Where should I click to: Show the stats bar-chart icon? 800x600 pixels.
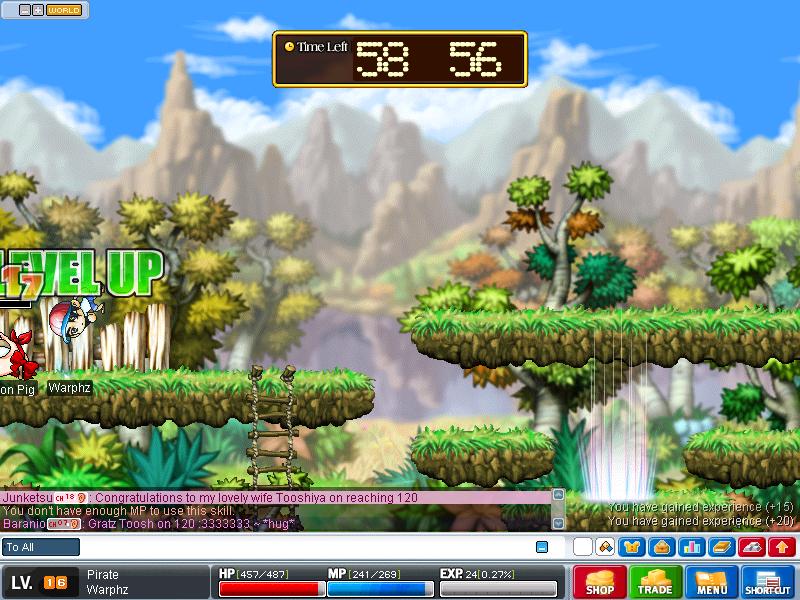(691, 547)
